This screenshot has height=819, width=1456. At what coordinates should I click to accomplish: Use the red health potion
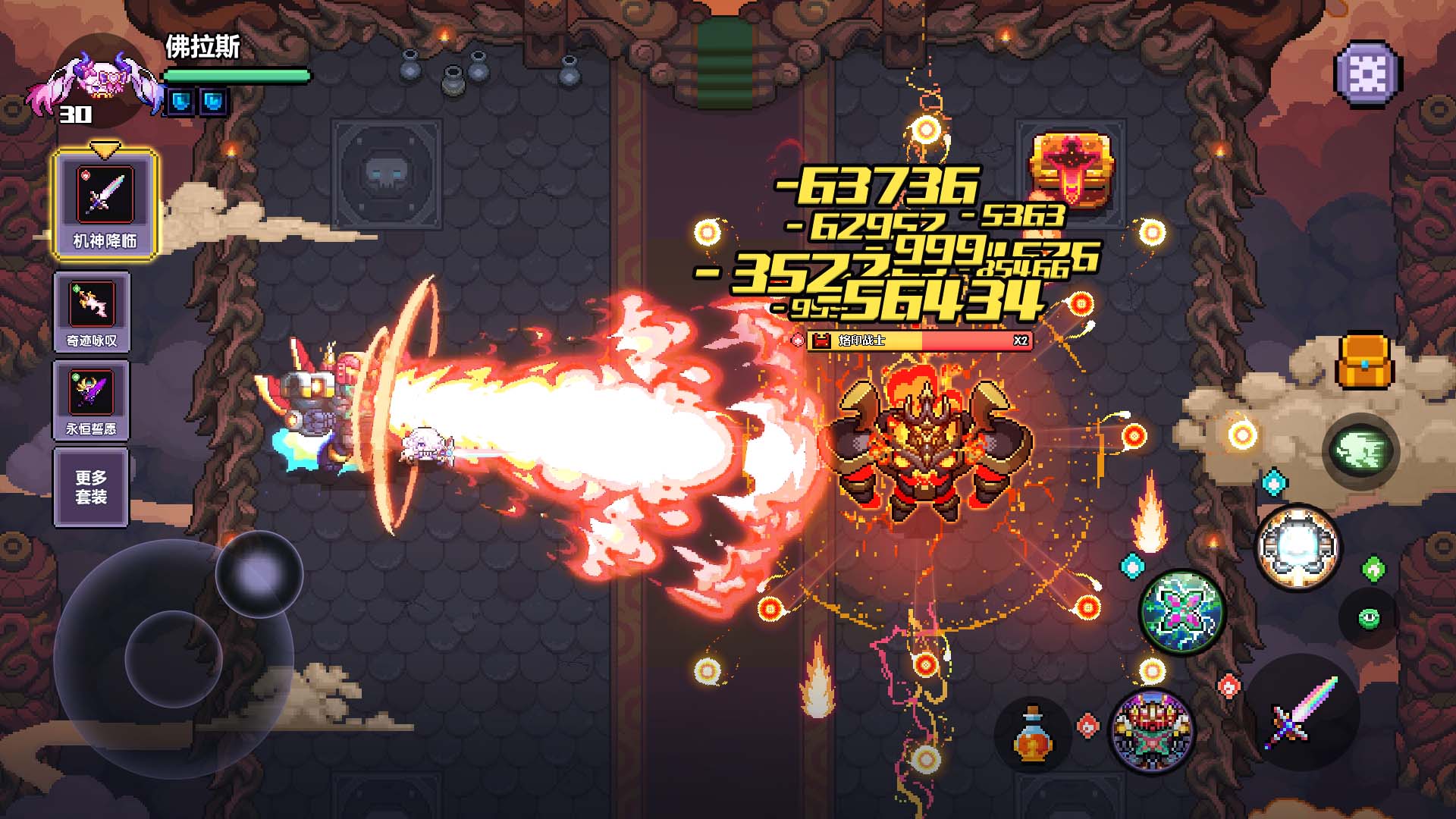(x=1032, y=733)
